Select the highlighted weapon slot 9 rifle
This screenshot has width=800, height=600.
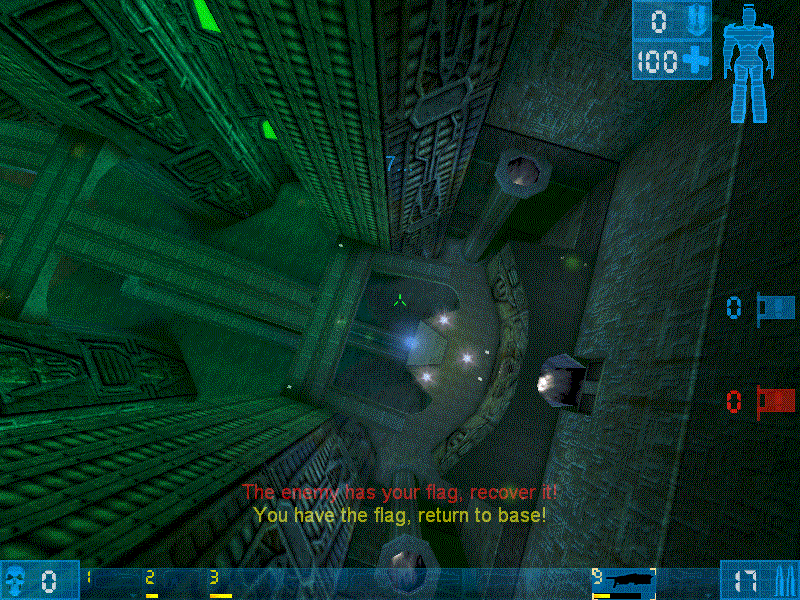[x=624, y=580]
